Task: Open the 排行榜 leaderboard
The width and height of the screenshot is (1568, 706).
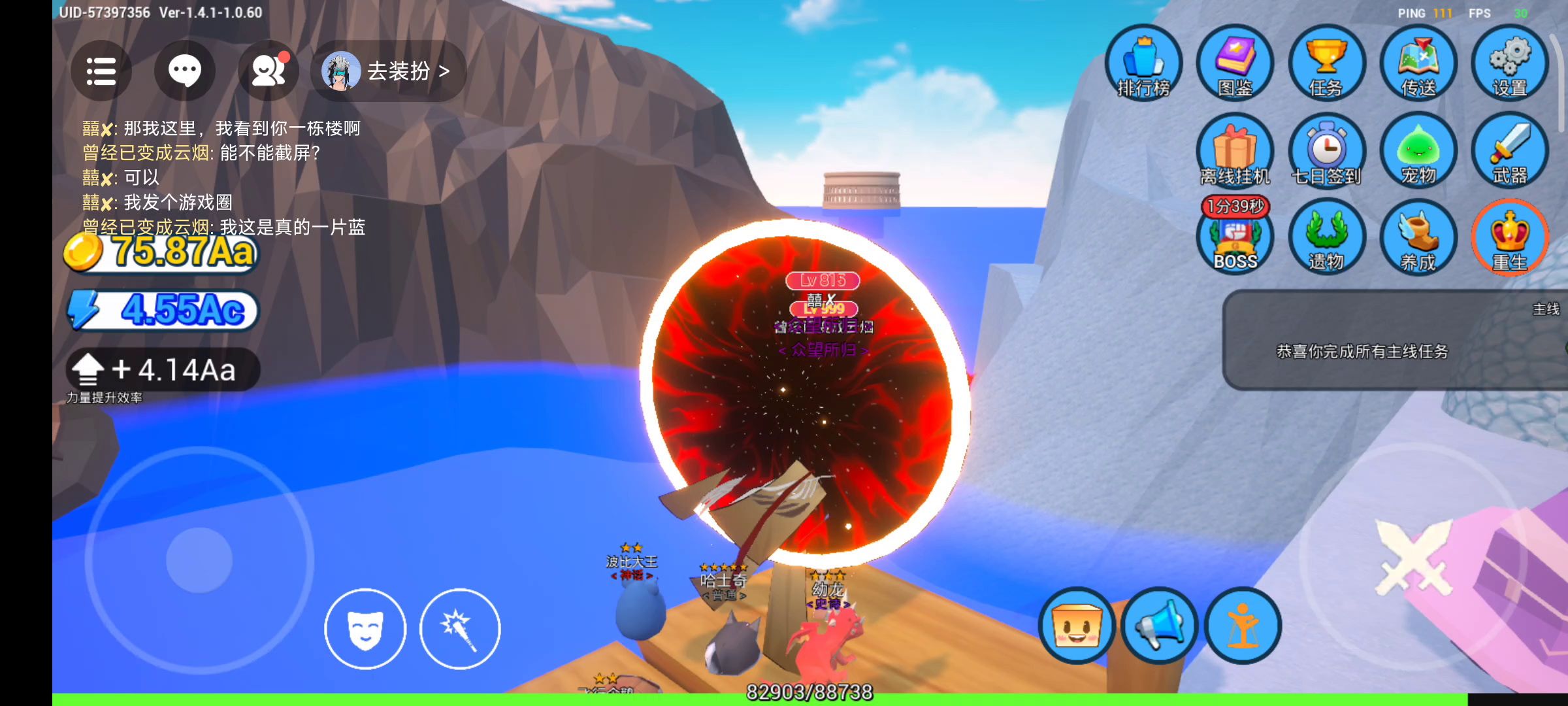Action: 1143,63
